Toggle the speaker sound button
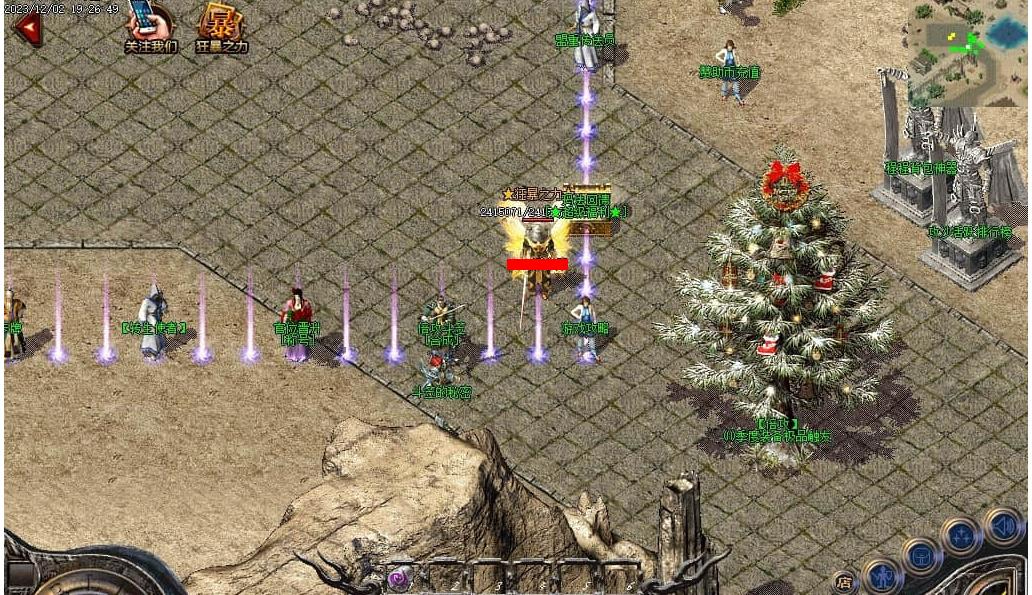Screen dimensions: 1032x595 tap(1002, 525)
